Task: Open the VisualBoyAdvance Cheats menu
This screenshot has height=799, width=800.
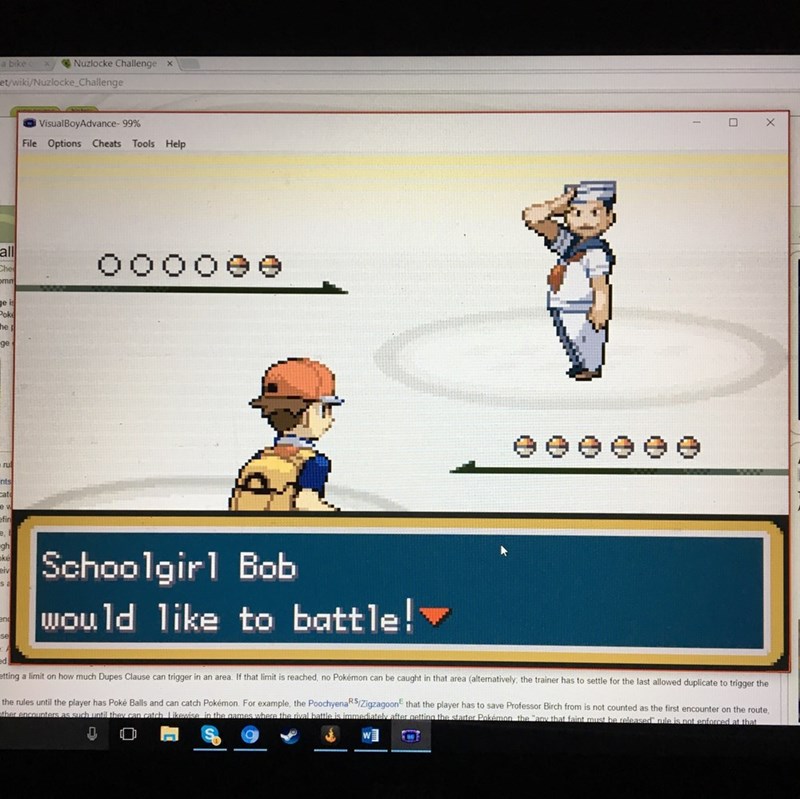Action: click(106, 144)
